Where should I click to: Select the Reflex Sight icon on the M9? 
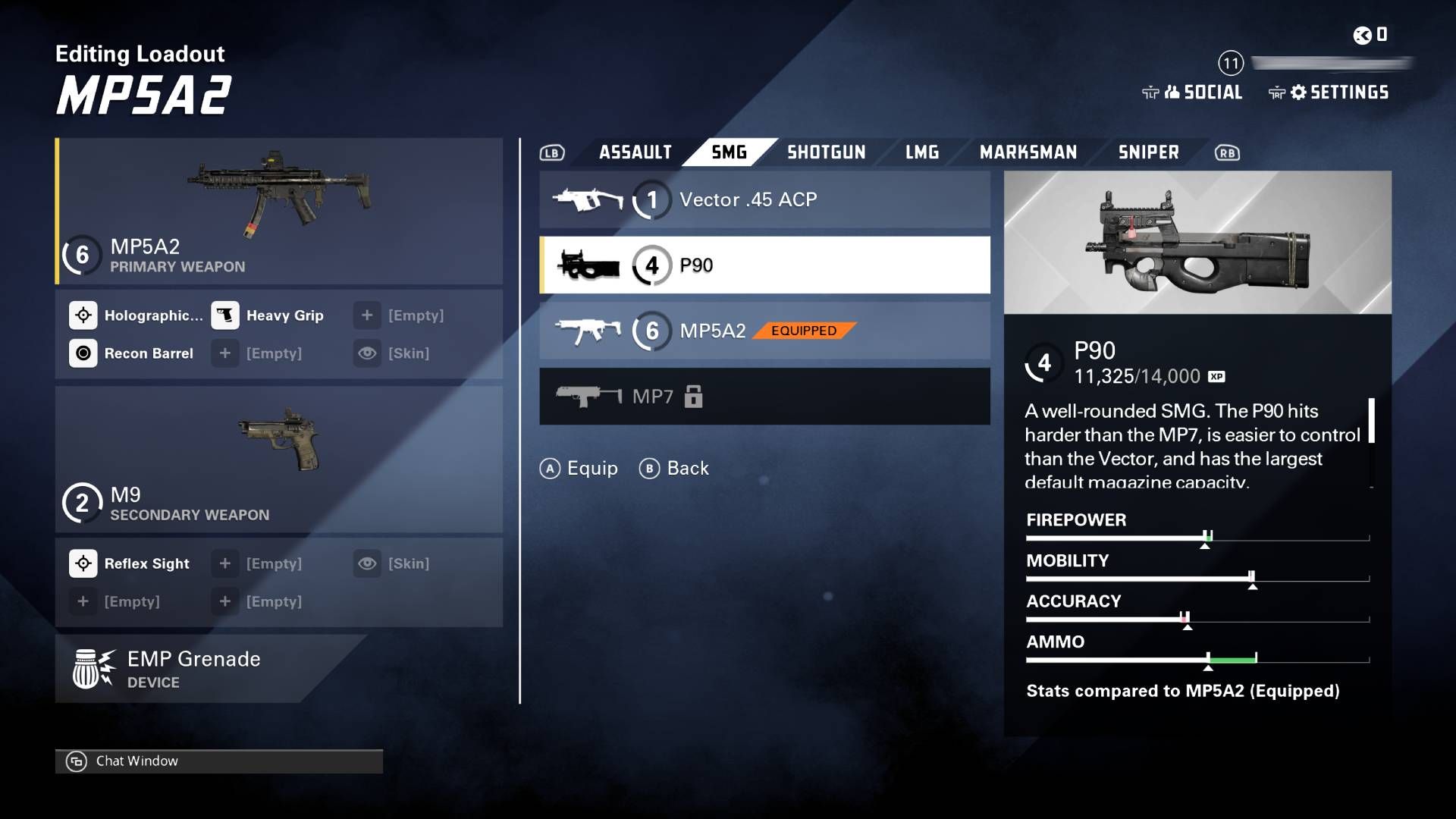point(83,563)
